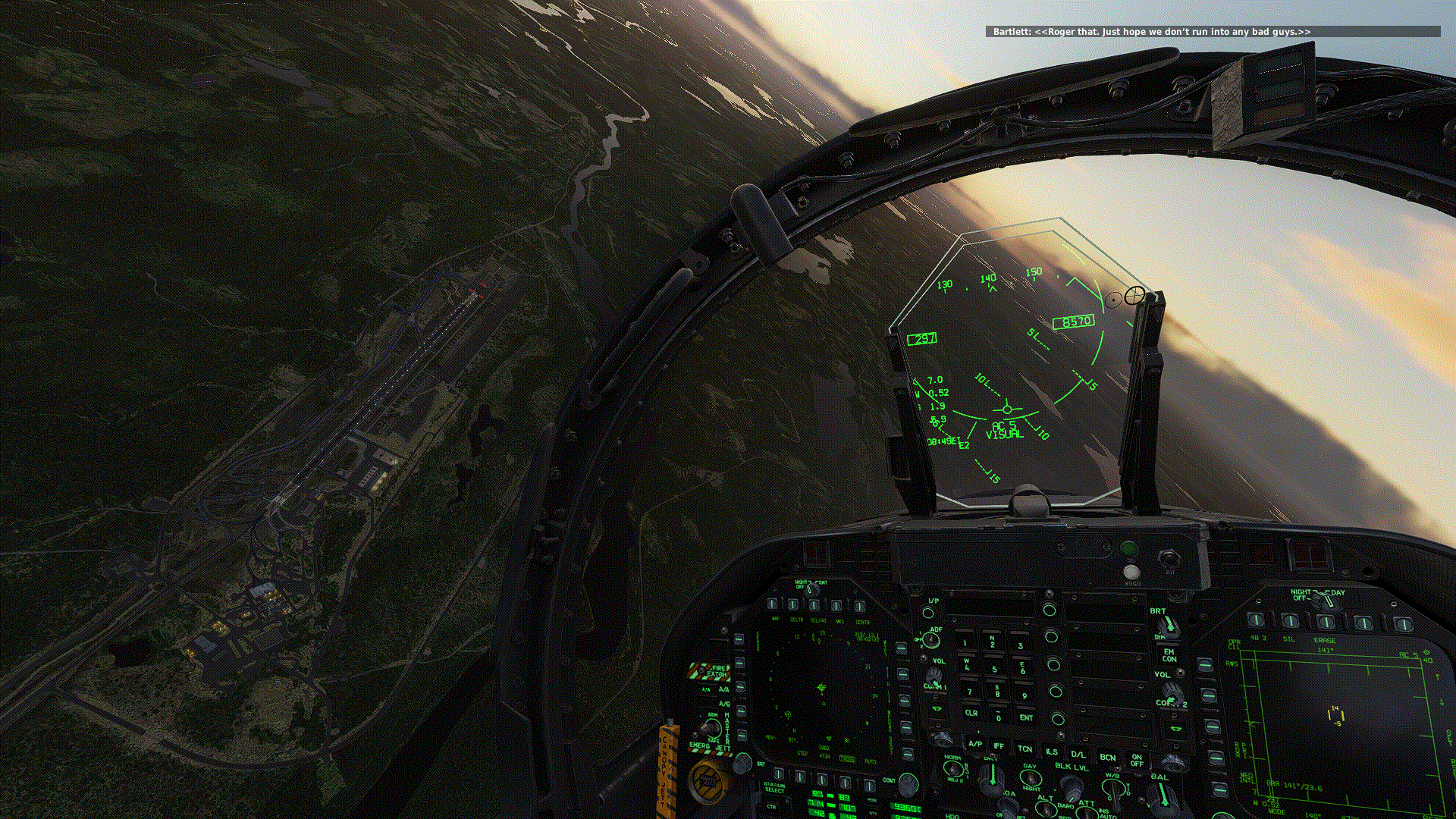Viewport: 1456px width, 819px height.
Task: Toggle the ADF selector switch
Action: (933, 640)
